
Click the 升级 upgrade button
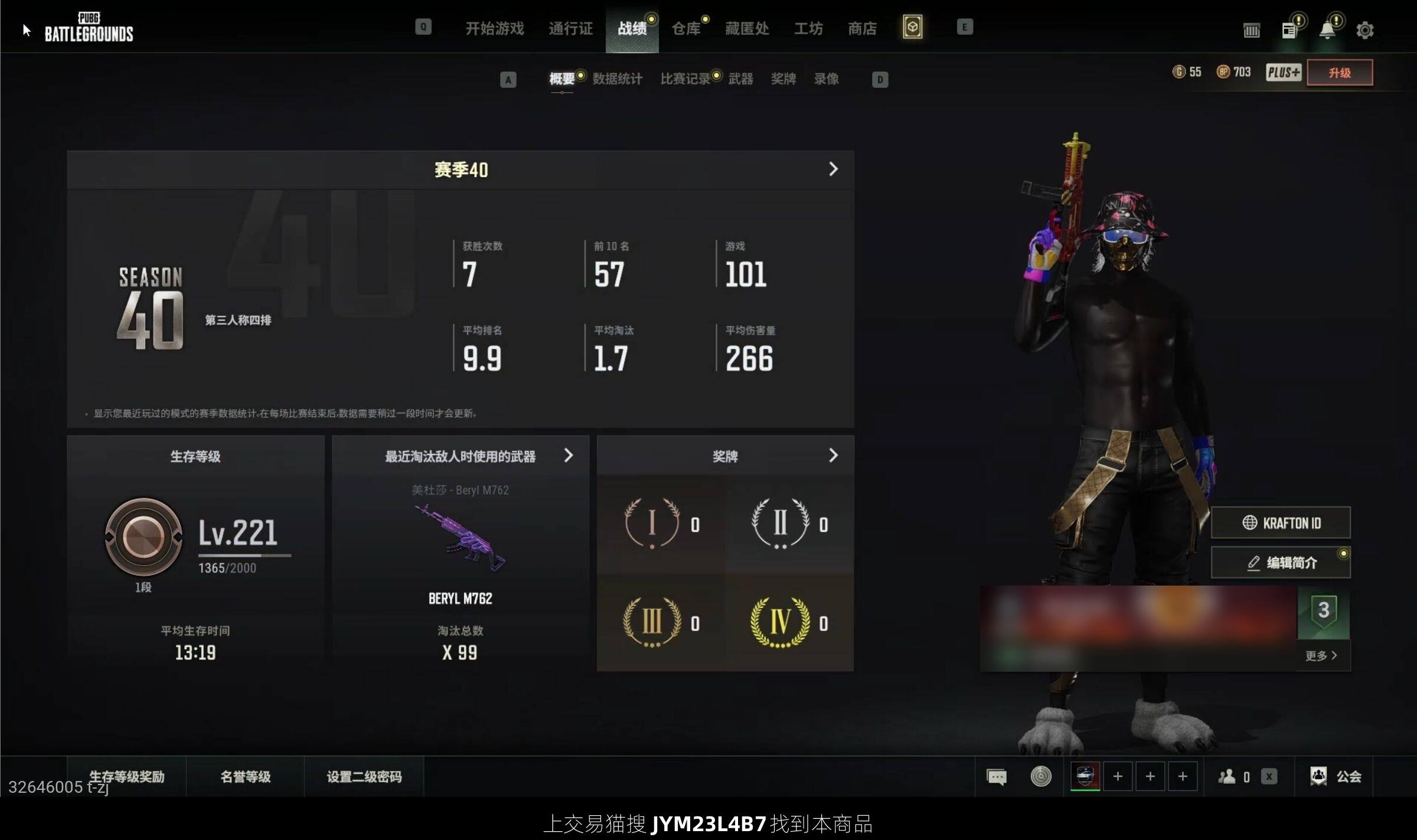[1339, 73]
